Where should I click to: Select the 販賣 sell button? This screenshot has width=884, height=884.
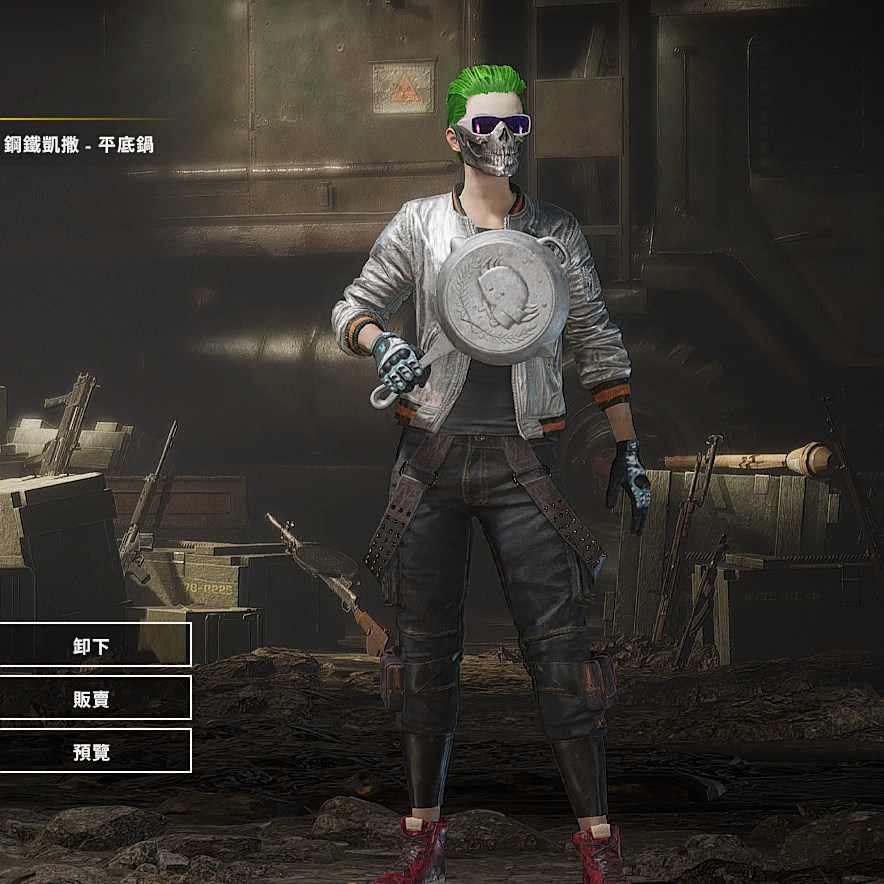(92, 698)
